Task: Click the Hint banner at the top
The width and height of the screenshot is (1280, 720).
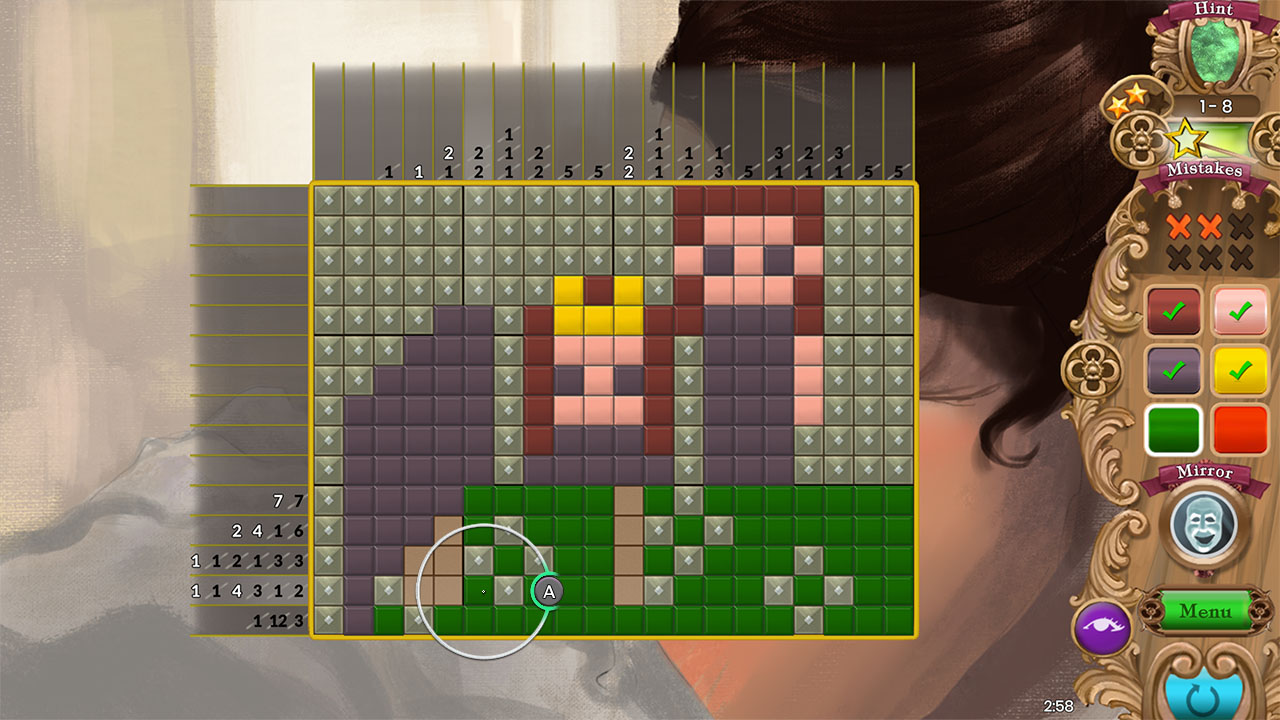Action: (x=1215, y=10)
